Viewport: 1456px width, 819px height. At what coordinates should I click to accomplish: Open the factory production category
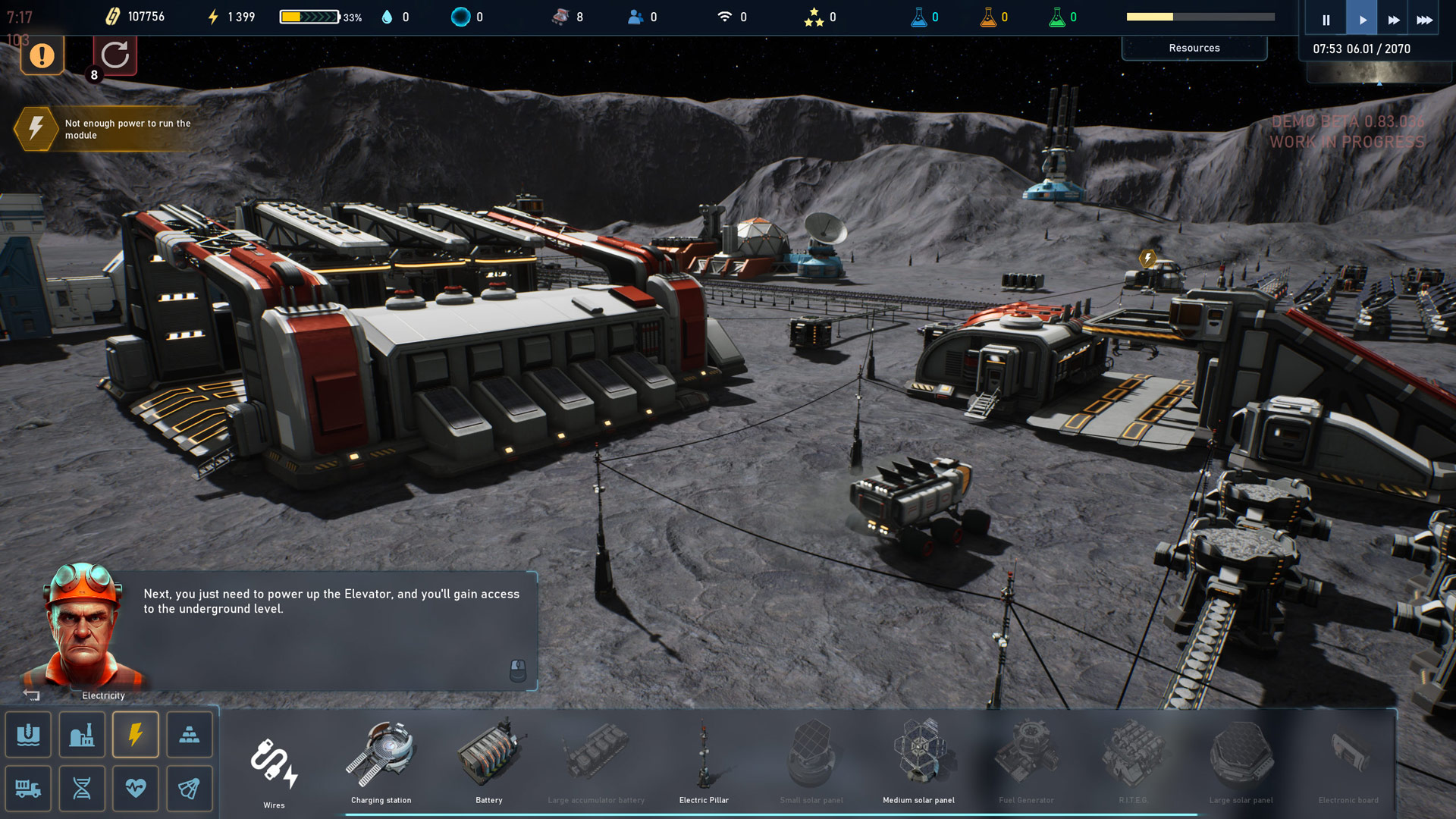tap(82, 734)
